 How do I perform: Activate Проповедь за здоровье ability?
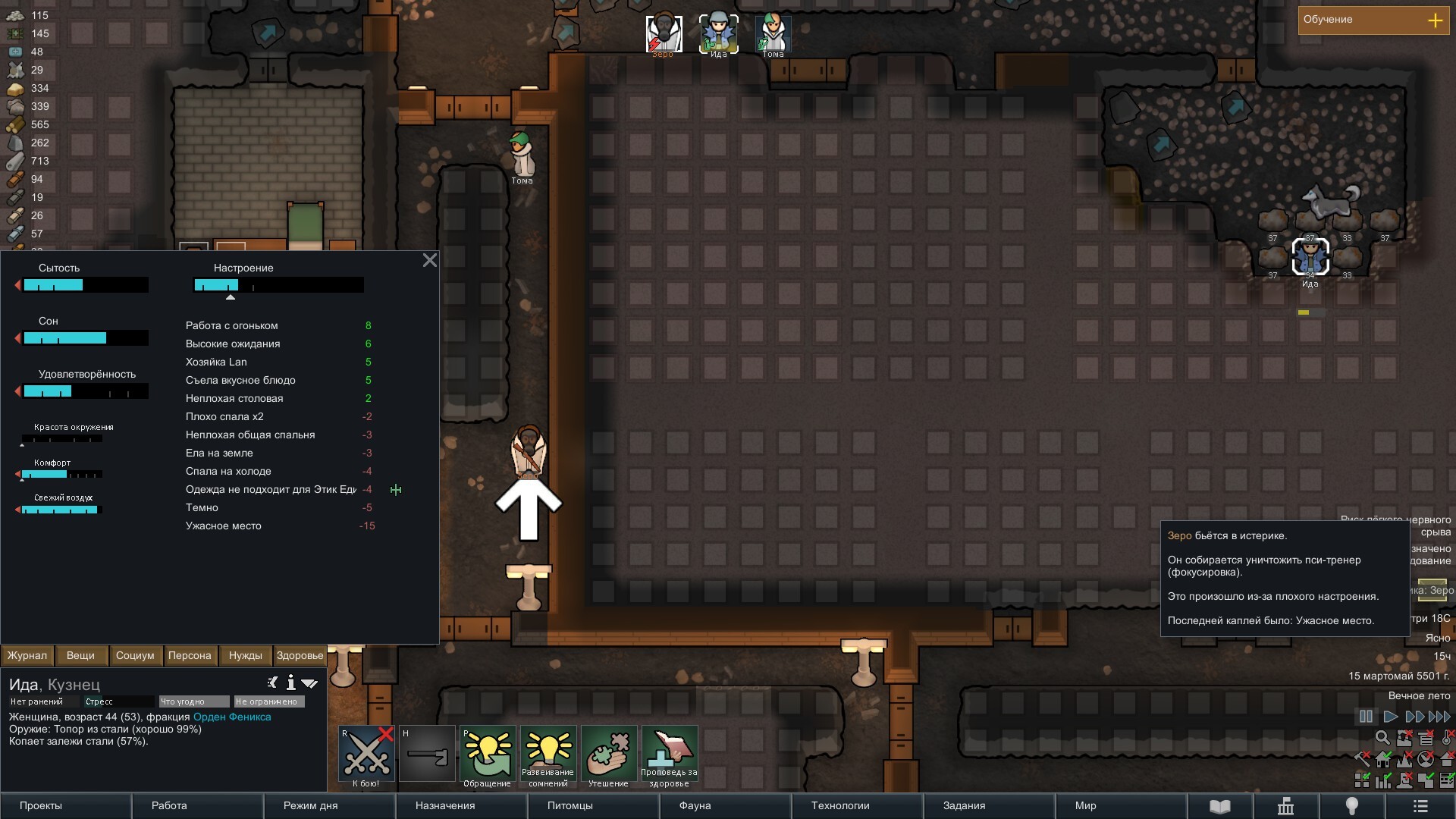670,755
